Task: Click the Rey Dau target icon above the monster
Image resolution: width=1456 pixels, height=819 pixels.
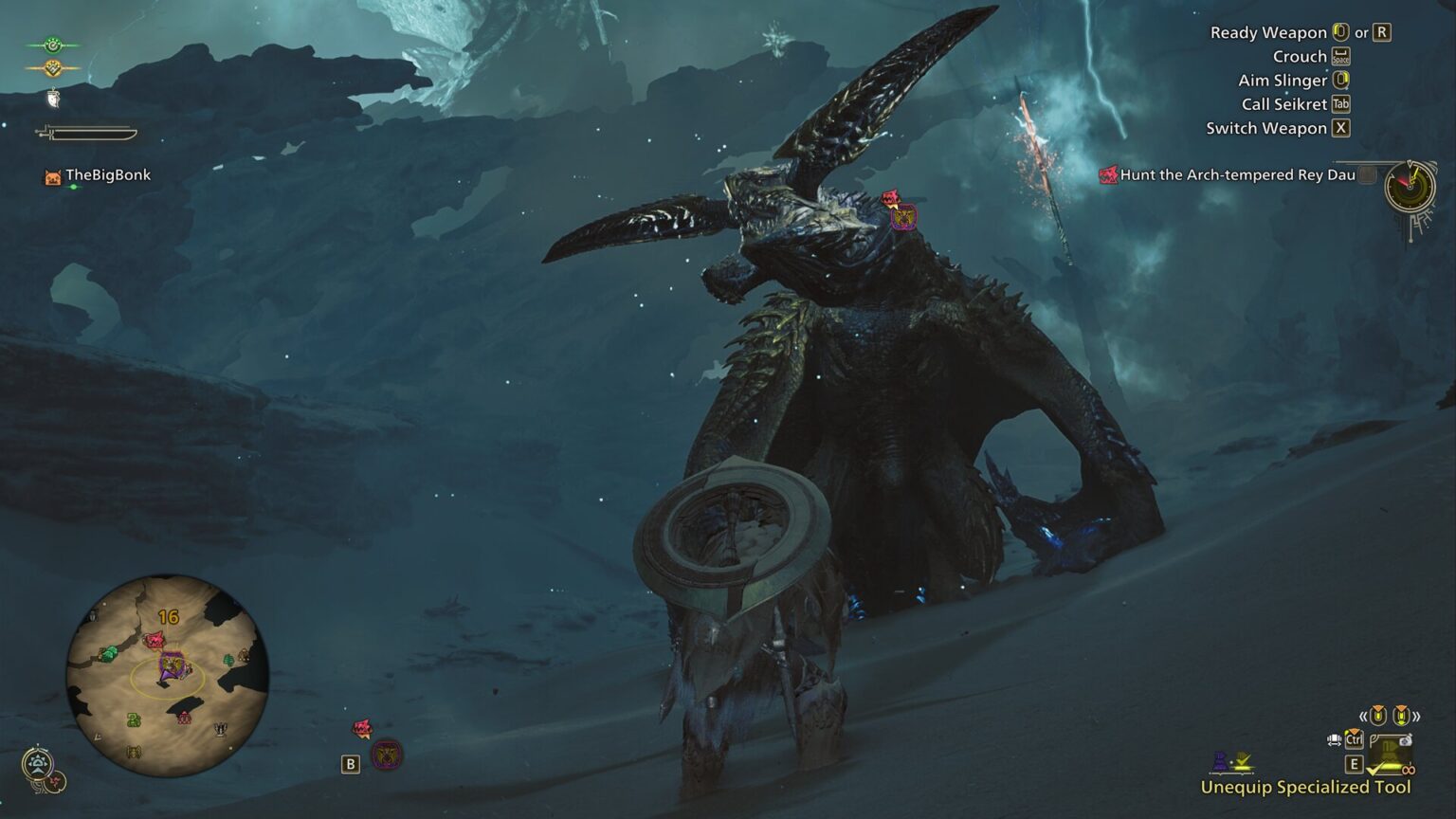Action: coord(902,215)
